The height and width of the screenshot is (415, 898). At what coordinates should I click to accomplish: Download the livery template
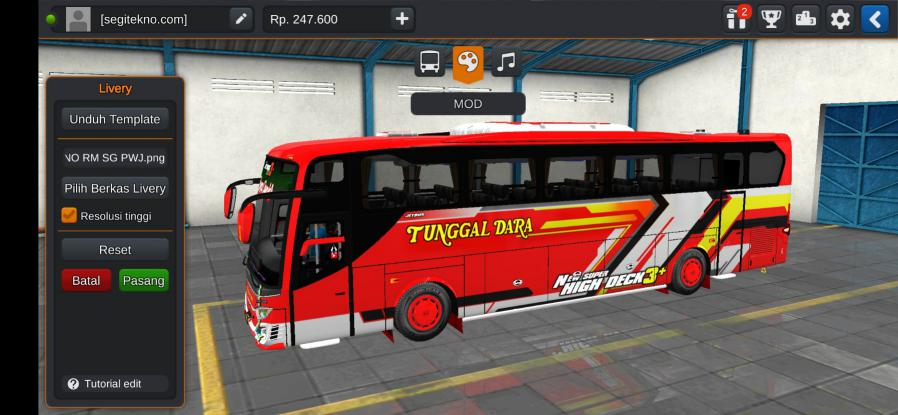tap(114, 119)
